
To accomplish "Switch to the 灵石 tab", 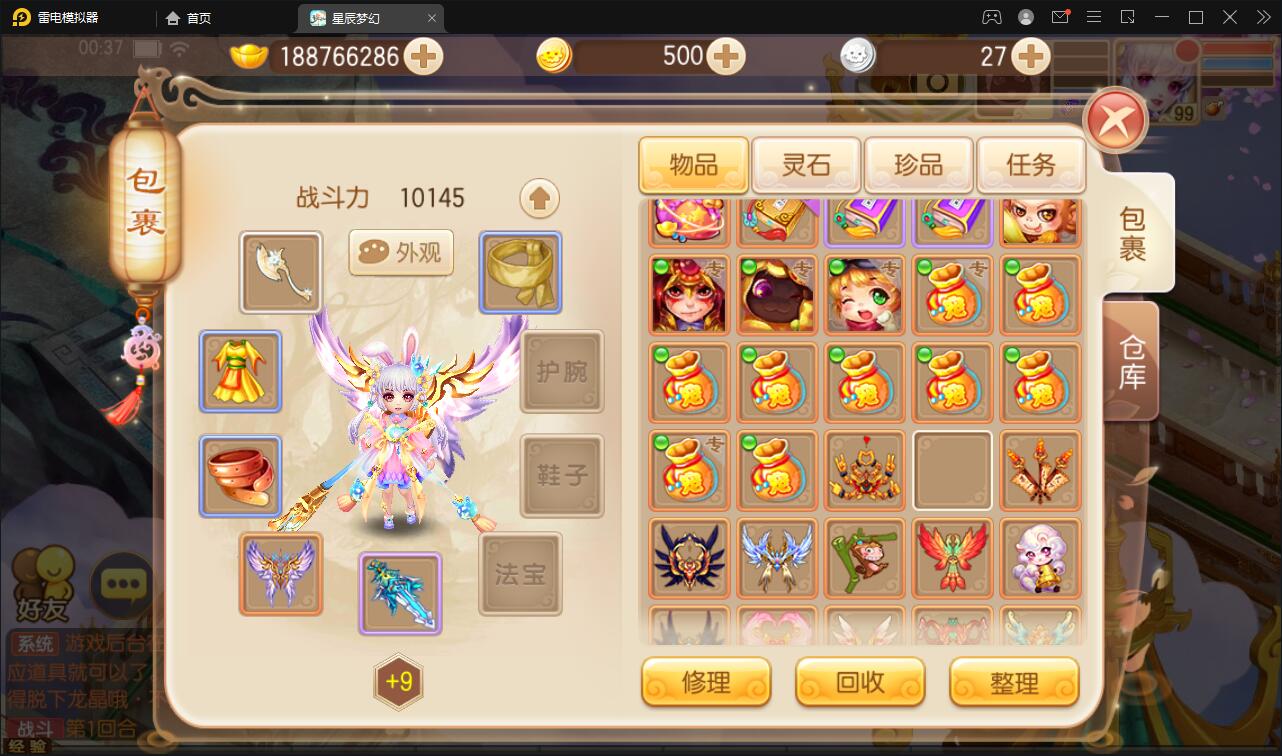I will [805, 165].
